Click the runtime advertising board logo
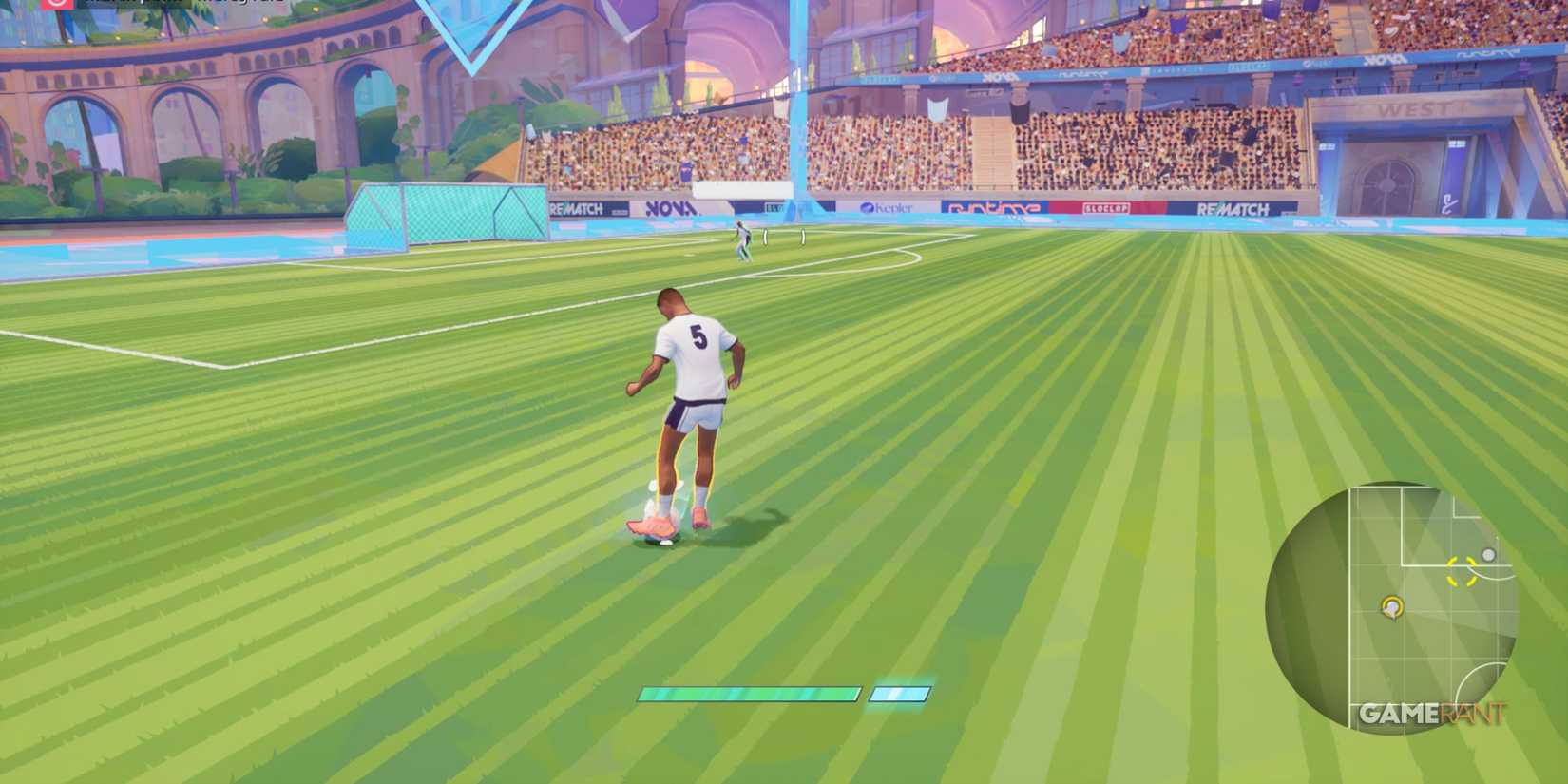 pos(993,208)
